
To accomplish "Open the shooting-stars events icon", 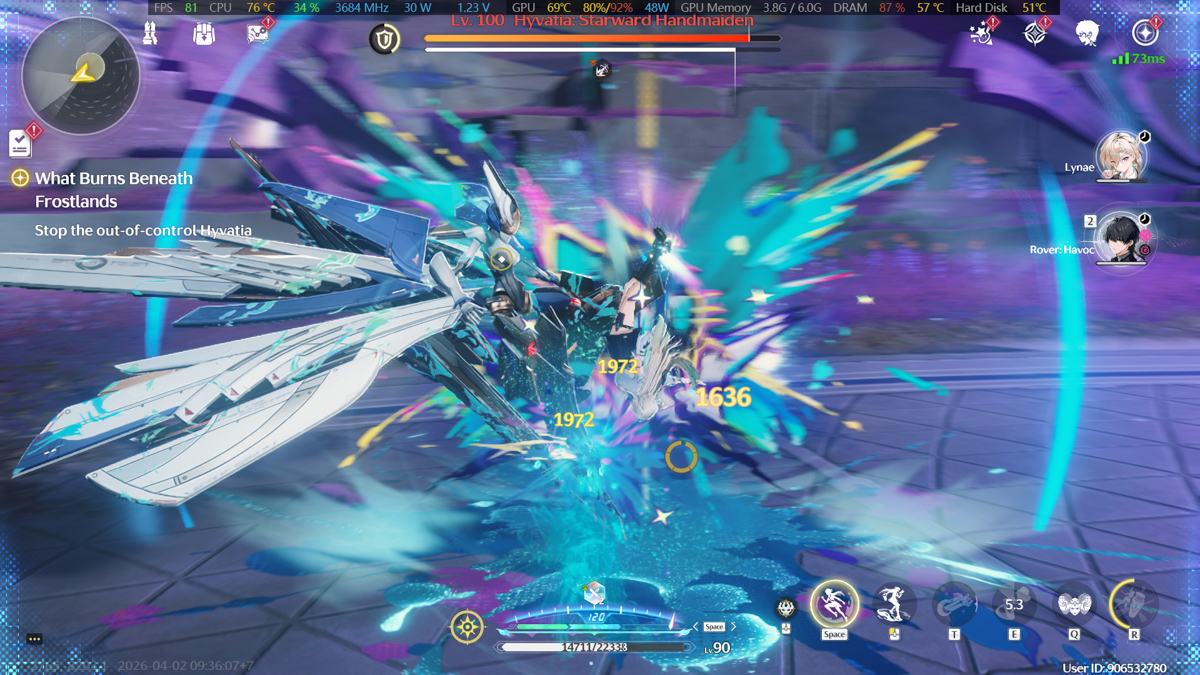I will tap(981, 34).
